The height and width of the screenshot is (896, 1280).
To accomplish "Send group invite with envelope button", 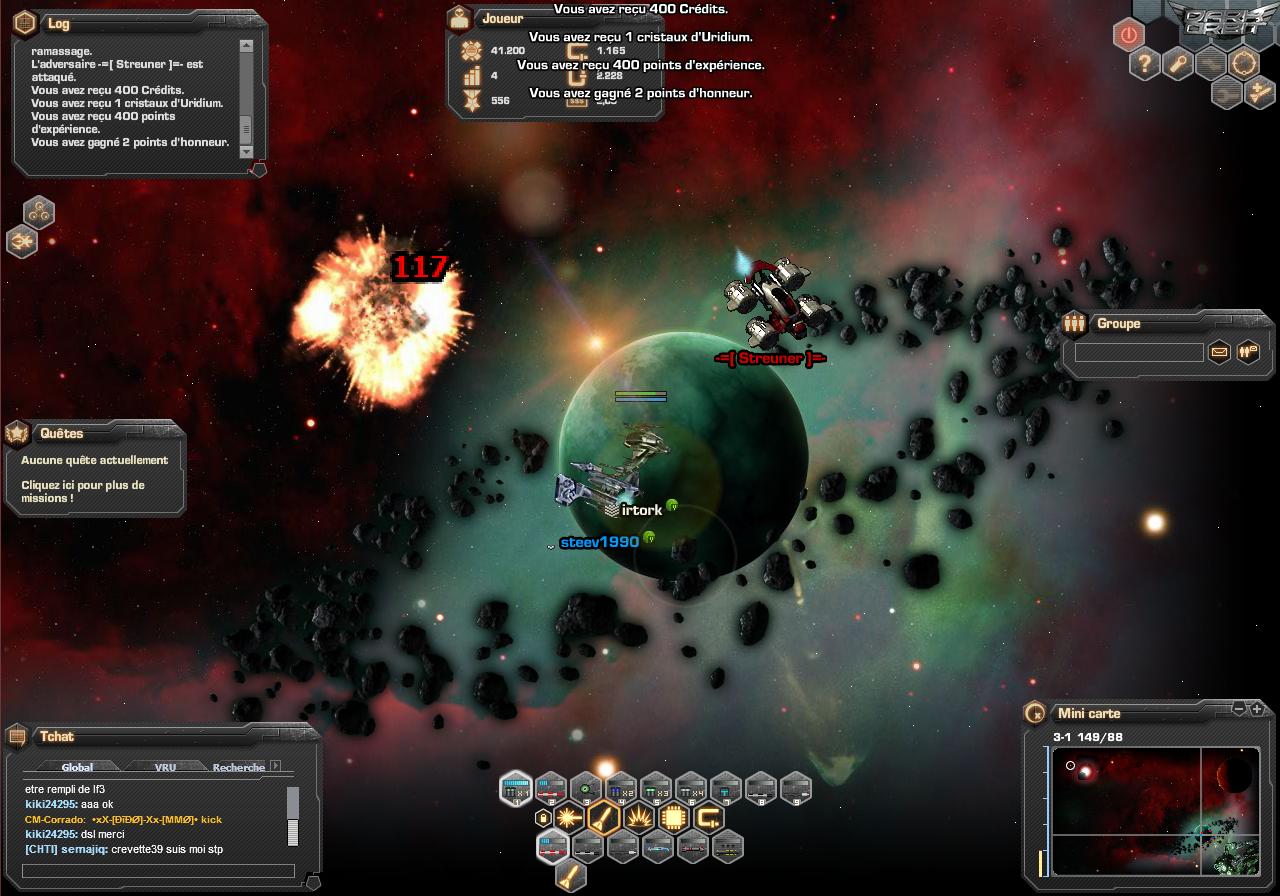I will [x=1219, y=352].
